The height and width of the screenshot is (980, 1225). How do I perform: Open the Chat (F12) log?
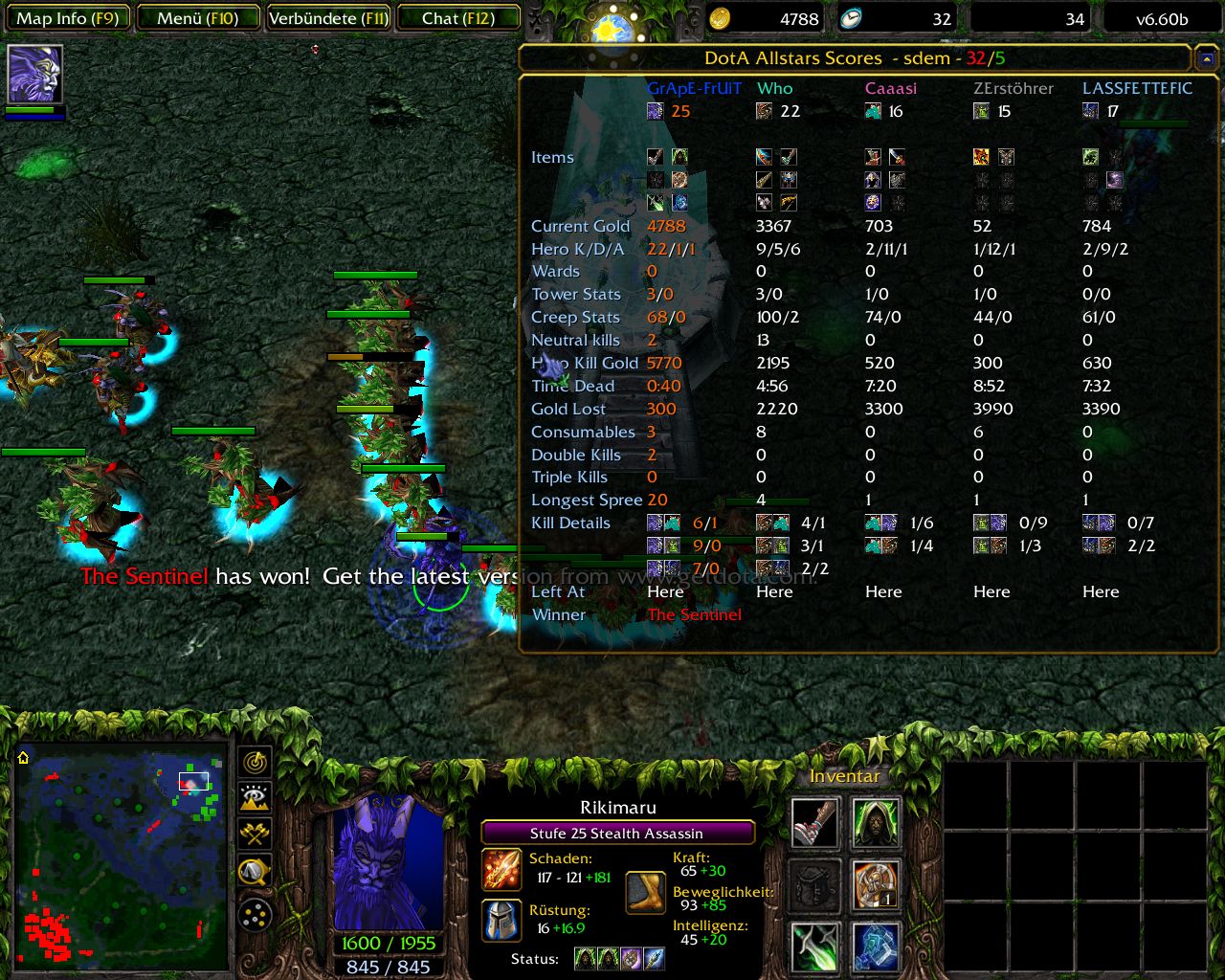[458, 18]
